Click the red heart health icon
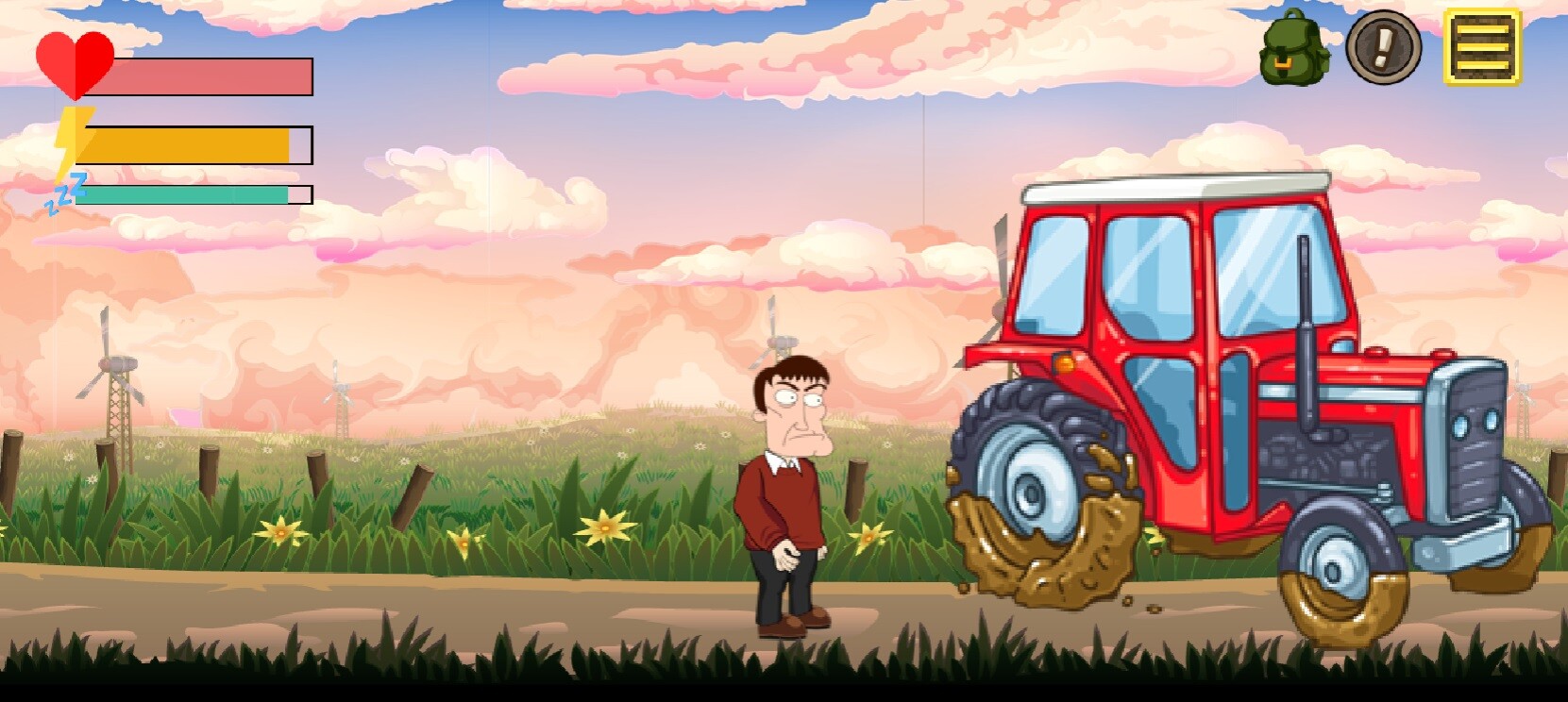The height and width of the screenshot is (702, 1568). pos(74,63)
